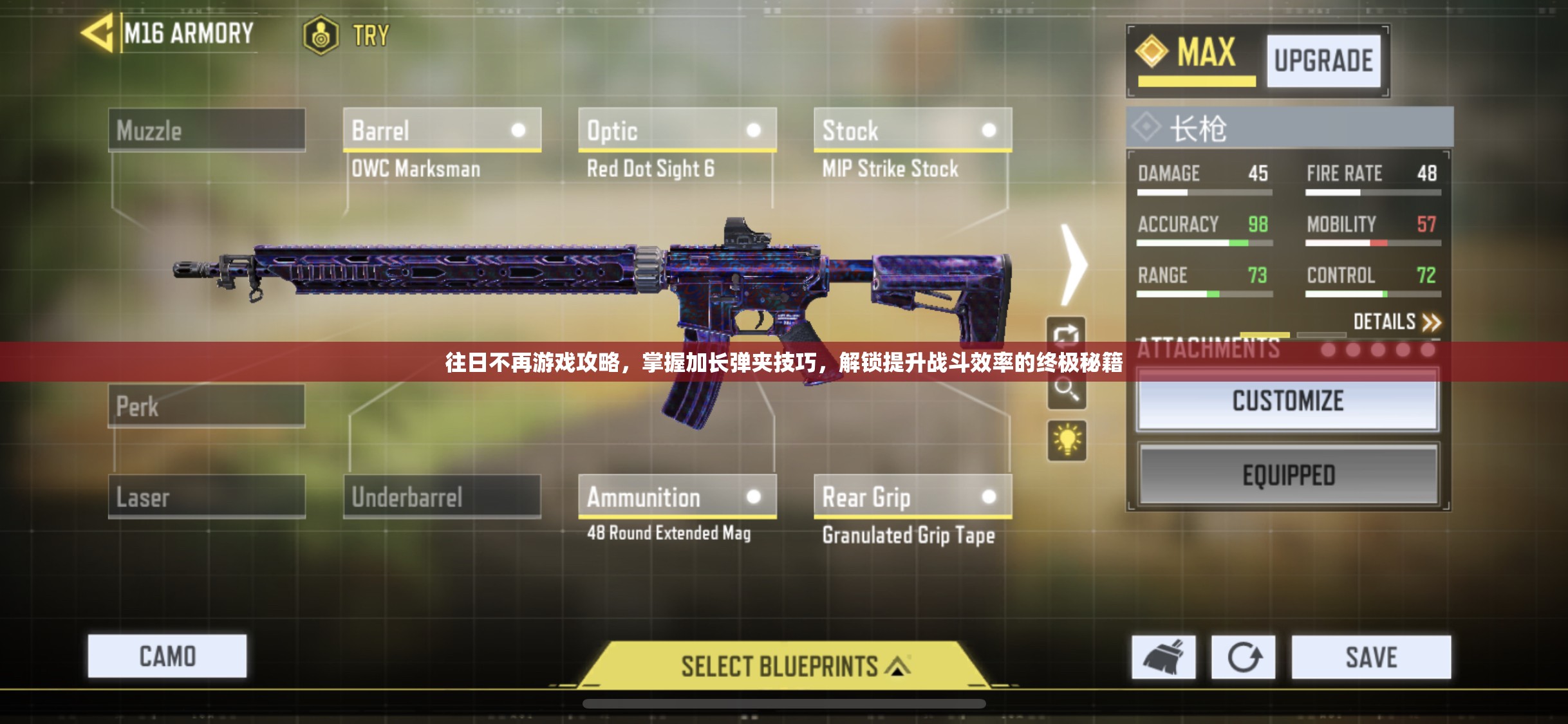Save the weapon loadout

(x=1371, y=657)
